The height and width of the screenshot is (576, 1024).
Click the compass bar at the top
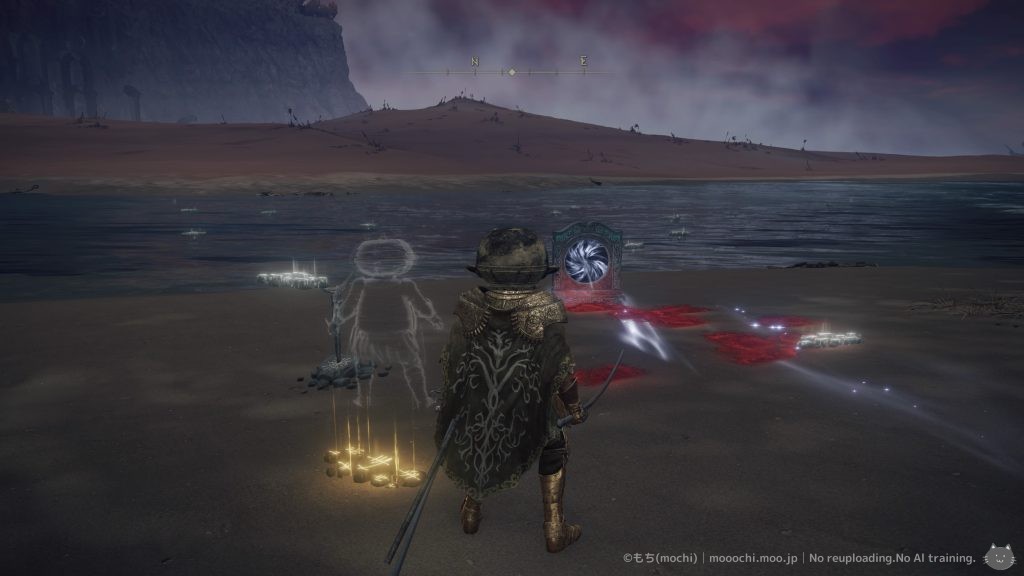tap(512, 72)
